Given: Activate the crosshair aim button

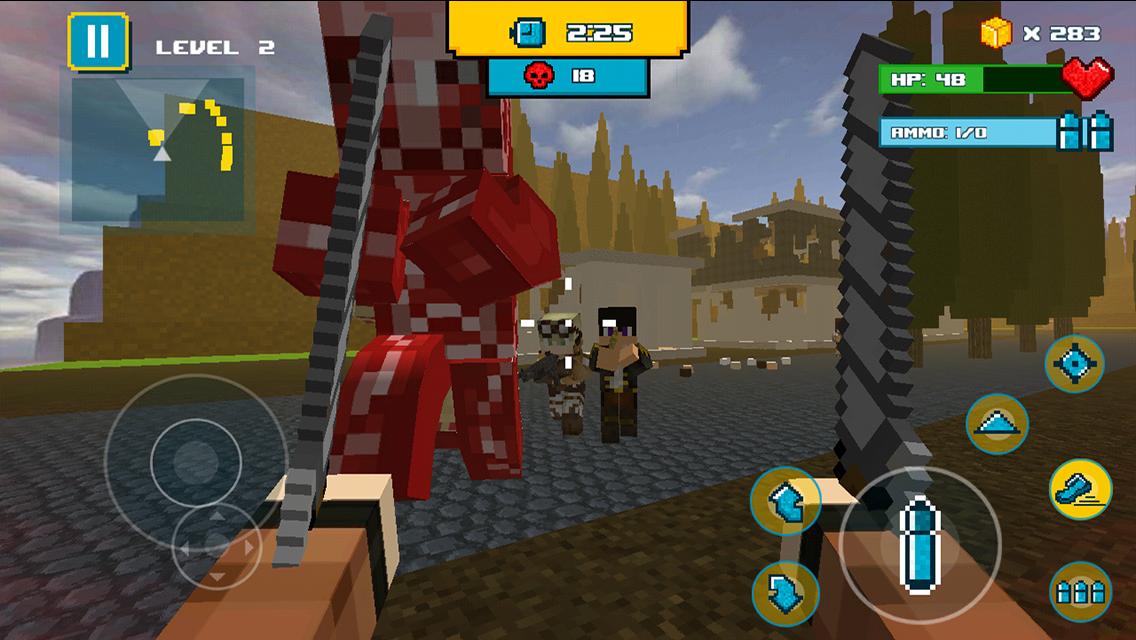Looking at the screenshot, I should click(x=1075, y=364).
